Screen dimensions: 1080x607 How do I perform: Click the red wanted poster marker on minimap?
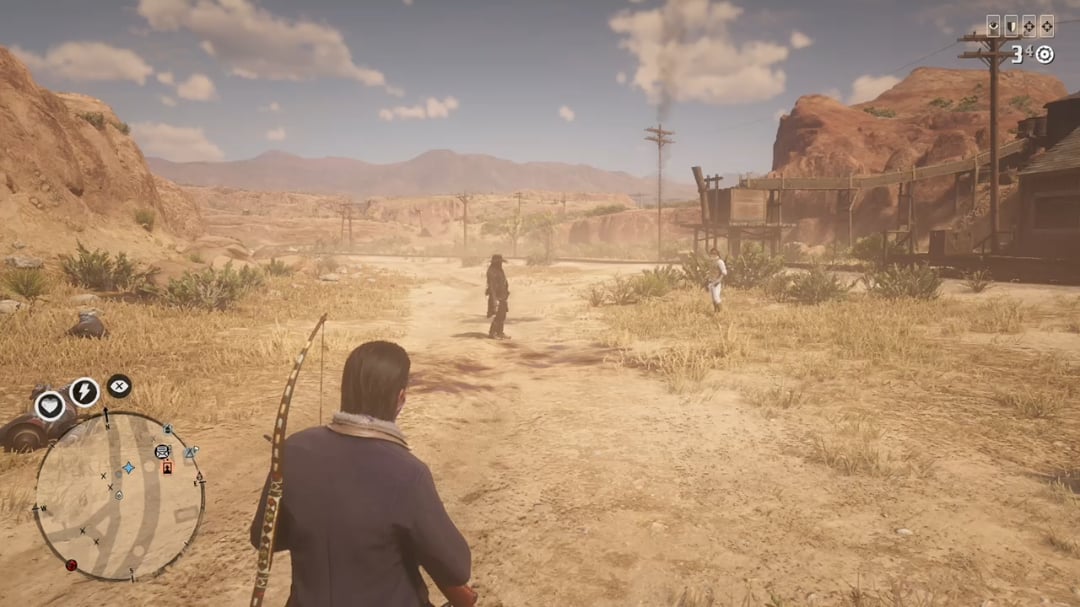point(167,466)
